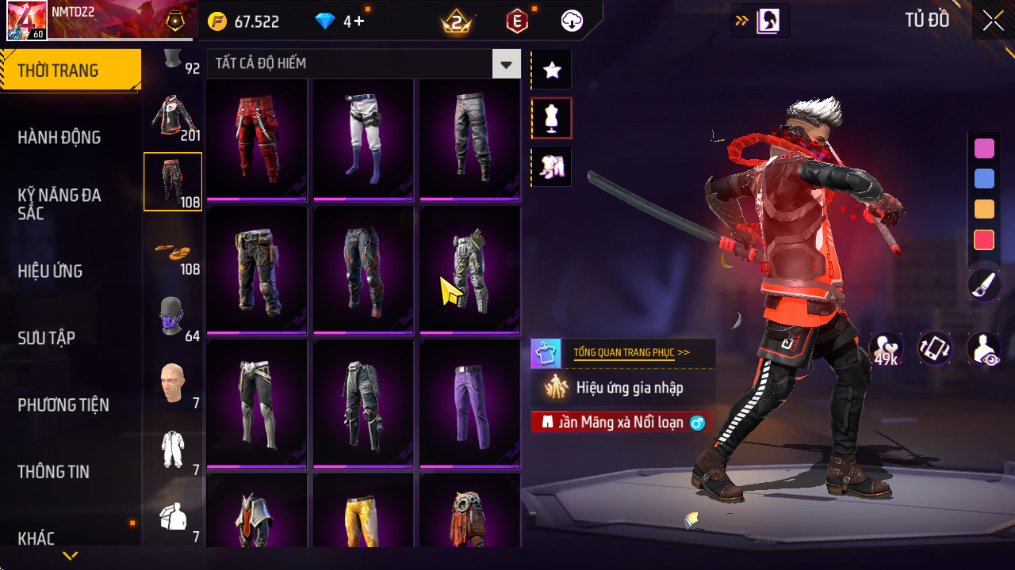The image size is (1015, 570).
Task: Add diamonds with the plus button
Action: [x=358, y=21]
